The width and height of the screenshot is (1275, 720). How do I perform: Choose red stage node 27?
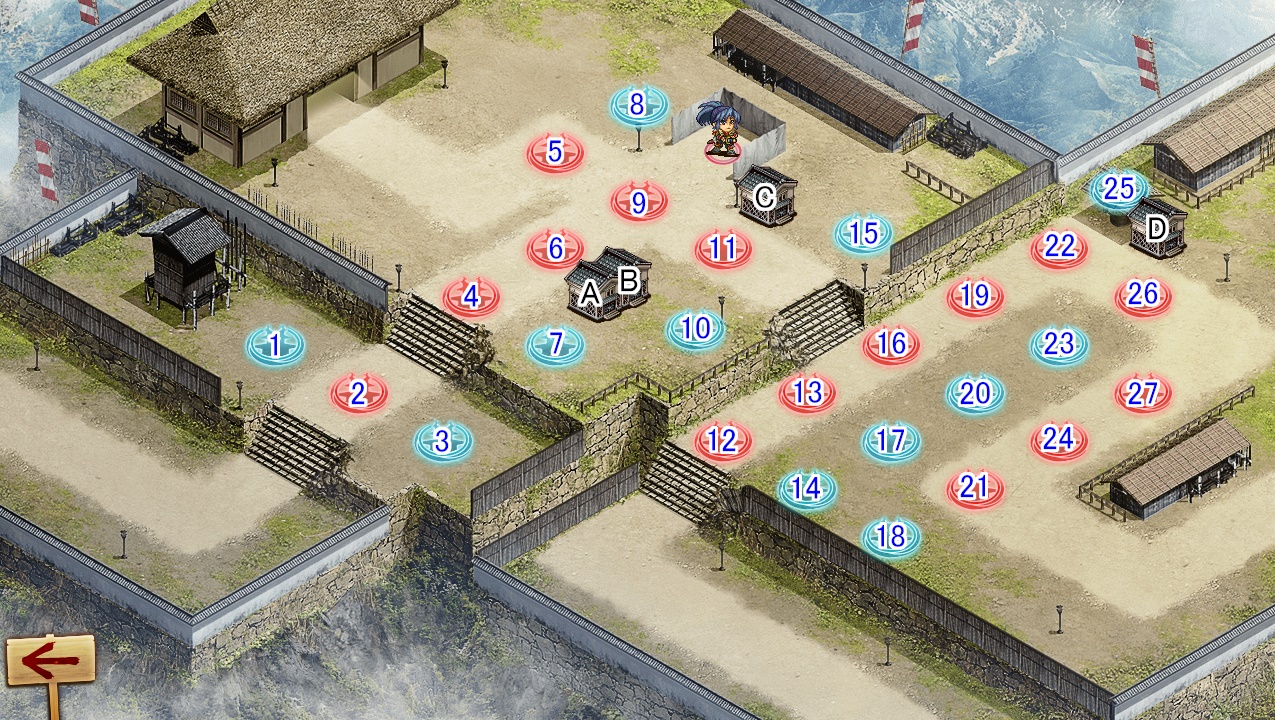(1142, 394)
